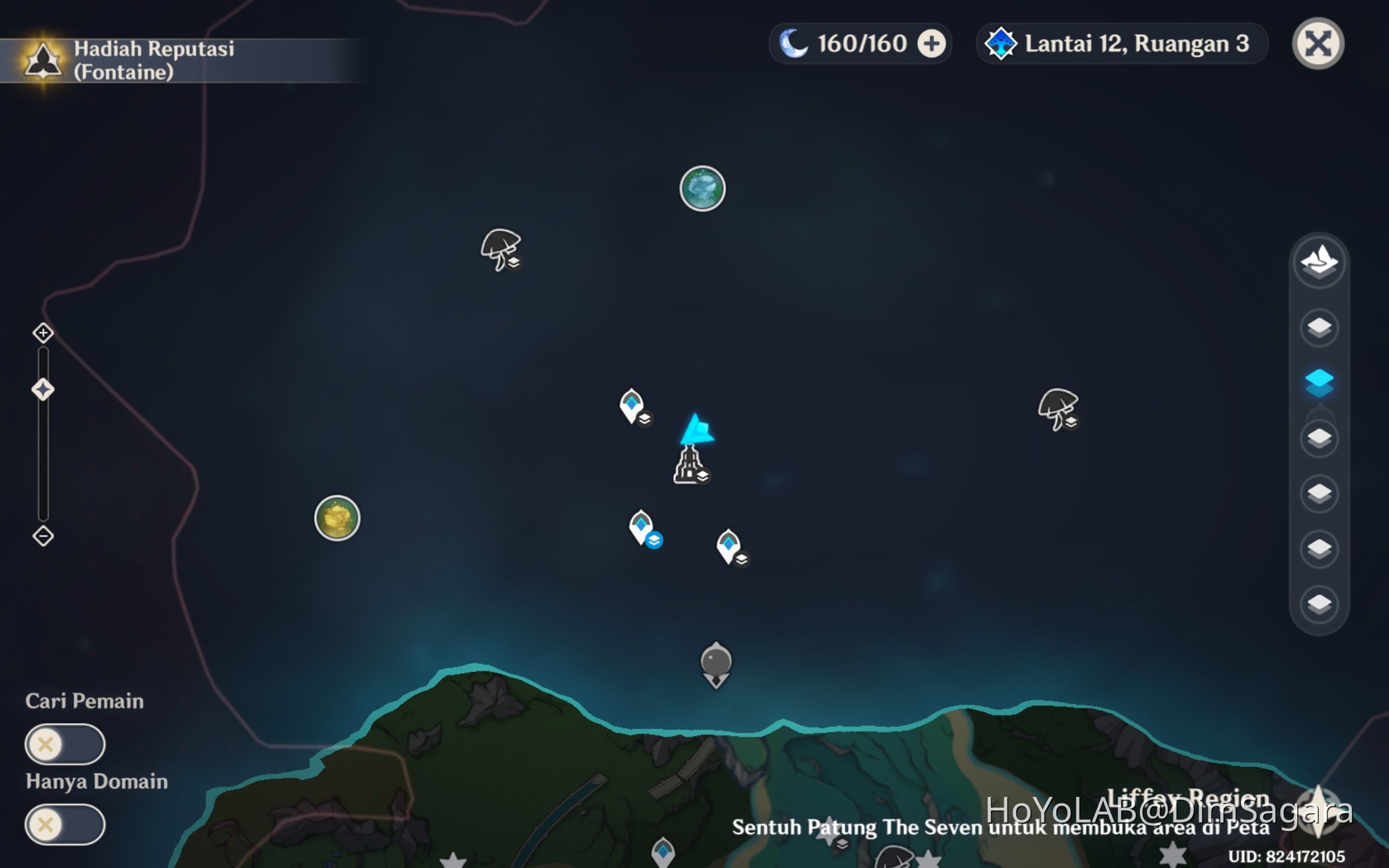Open Lantai 12, Ruangan 3 Abyss entry

(1119, 43)
